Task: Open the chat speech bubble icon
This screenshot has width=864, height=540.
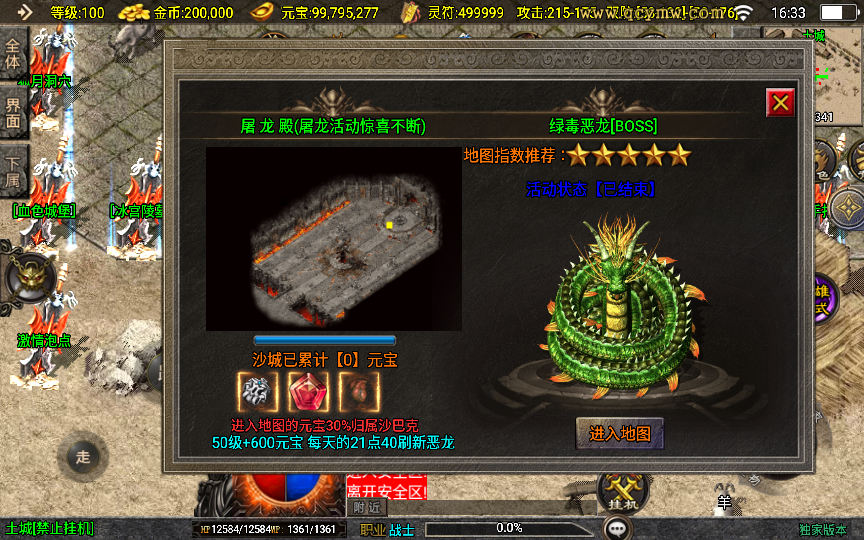Action: [621, 527]
